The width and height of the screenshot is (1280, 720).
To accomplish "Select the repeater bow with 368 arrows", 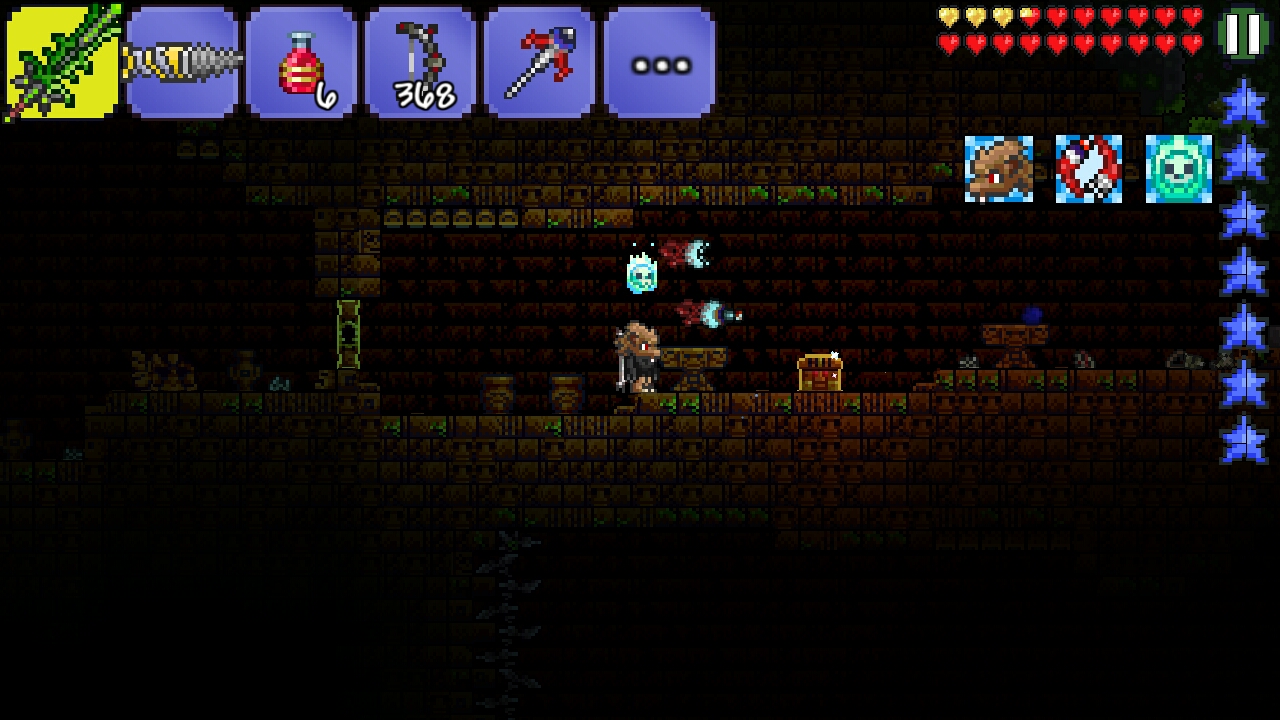I will [420, 62].
